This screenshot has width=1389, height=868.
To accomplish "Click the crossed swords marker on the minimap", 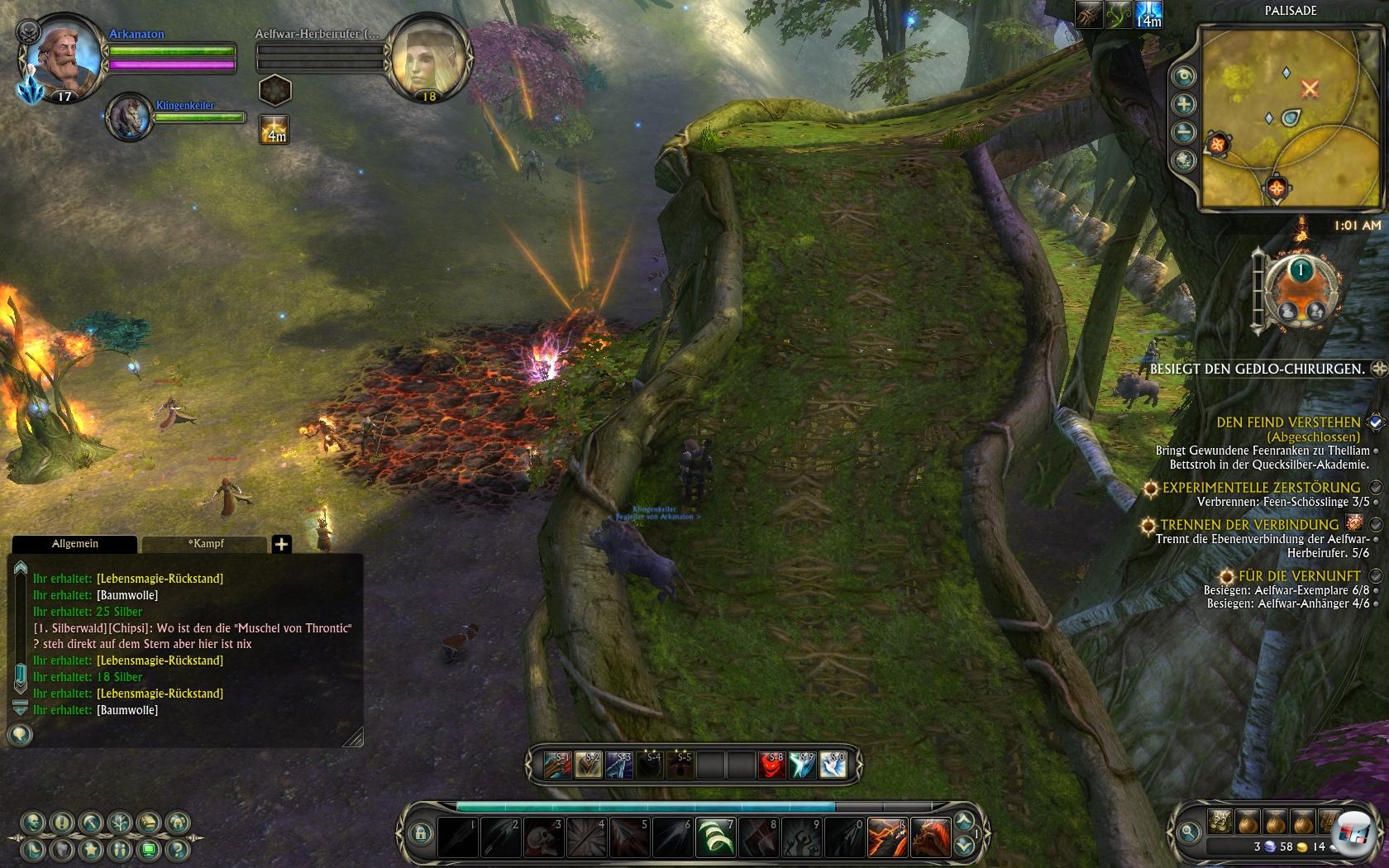I will (1310, 87).
